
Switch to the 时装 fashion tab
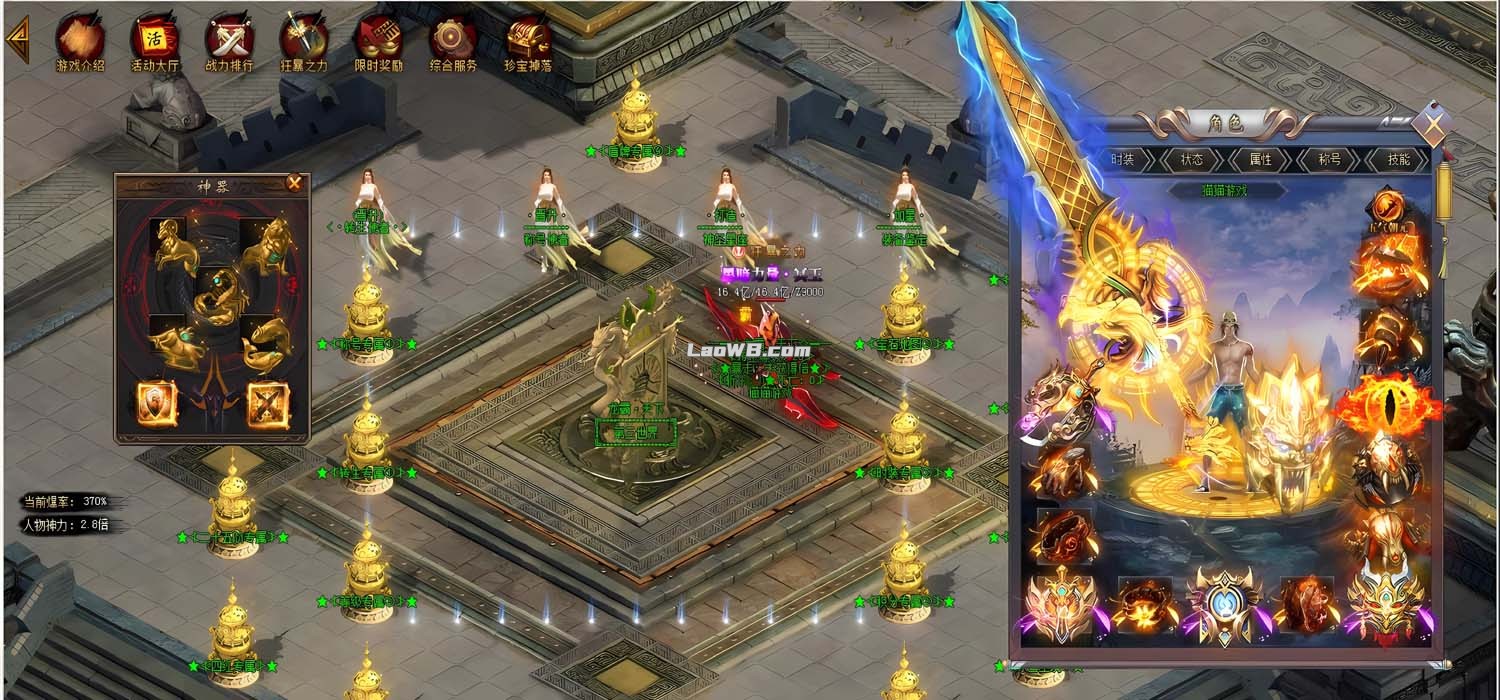pyautogui.click(x=1122, y=159)
